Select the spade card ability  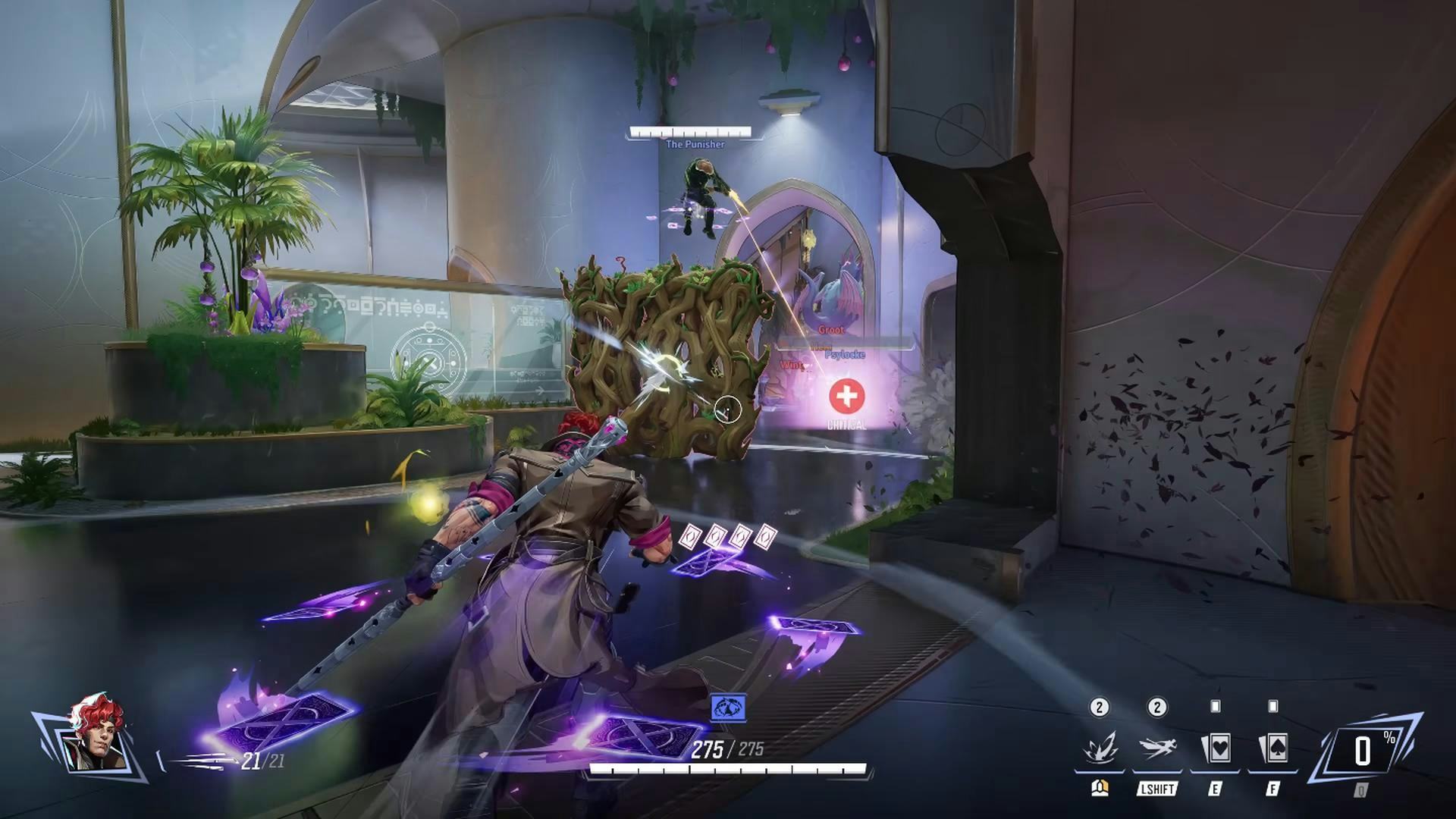pos(1272,748)
